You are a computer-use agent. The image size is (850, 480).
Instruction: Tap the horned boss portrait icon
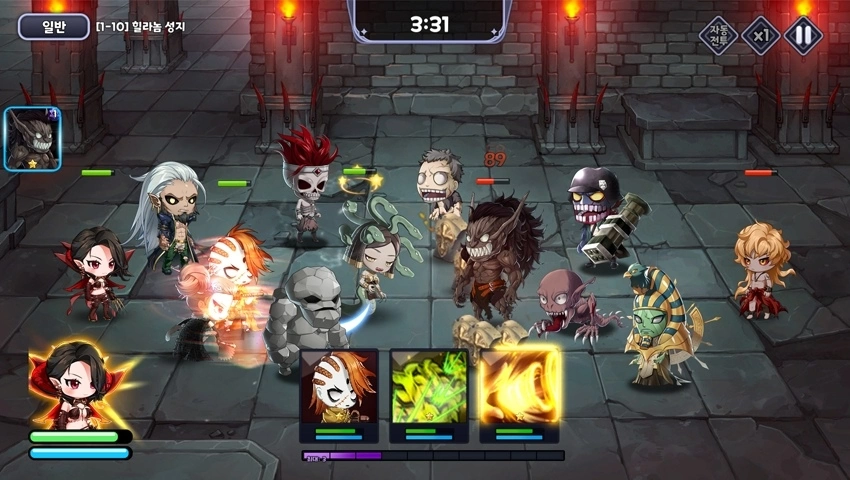point(33,139)
